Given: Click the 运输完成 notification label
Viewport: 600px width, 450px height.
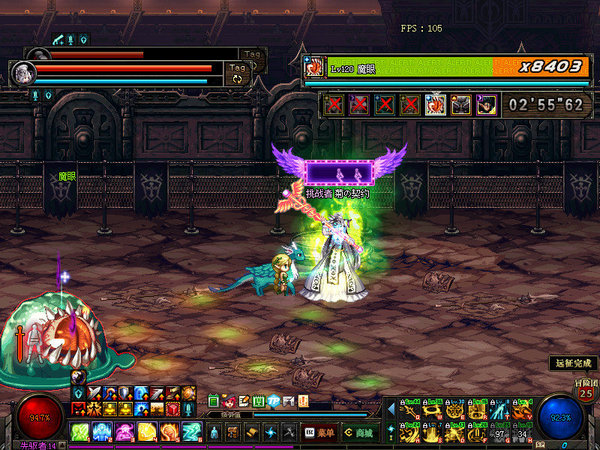Looking at the screenshot, I should pyautogui.click(x=572, y=362).
